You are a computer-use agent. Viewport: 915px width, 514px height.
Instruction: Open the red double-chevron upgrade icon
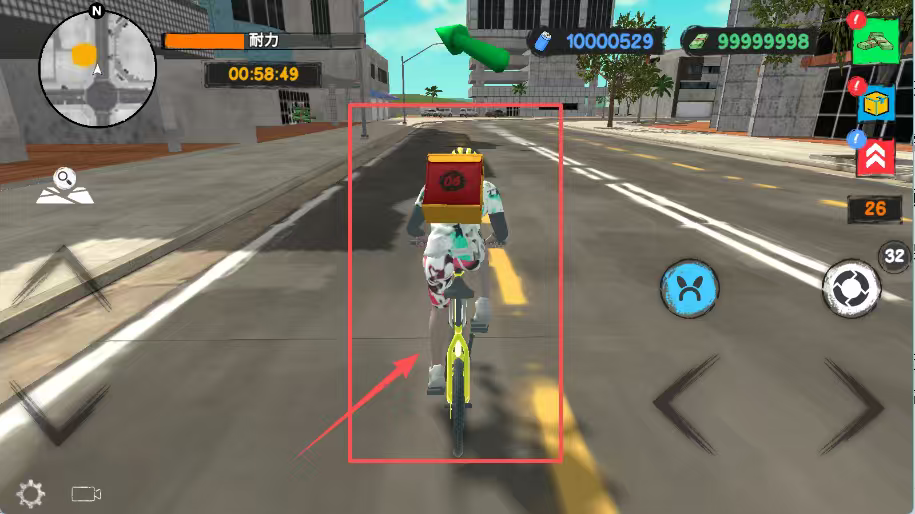(876, 156)
